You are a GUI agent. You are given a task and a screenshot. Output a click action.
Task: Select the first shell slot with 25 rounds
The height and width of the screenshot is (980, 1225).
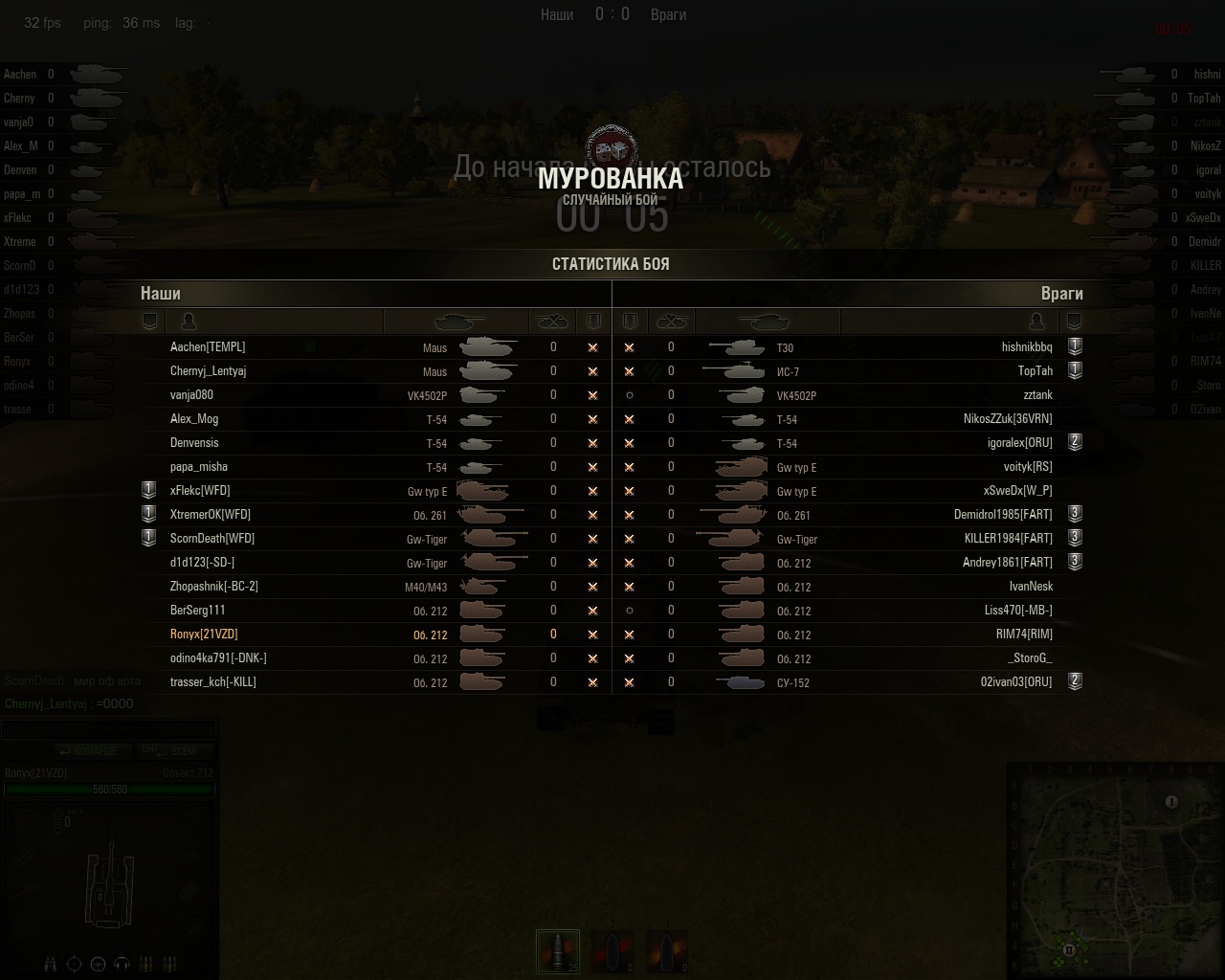tap(558, 952)
